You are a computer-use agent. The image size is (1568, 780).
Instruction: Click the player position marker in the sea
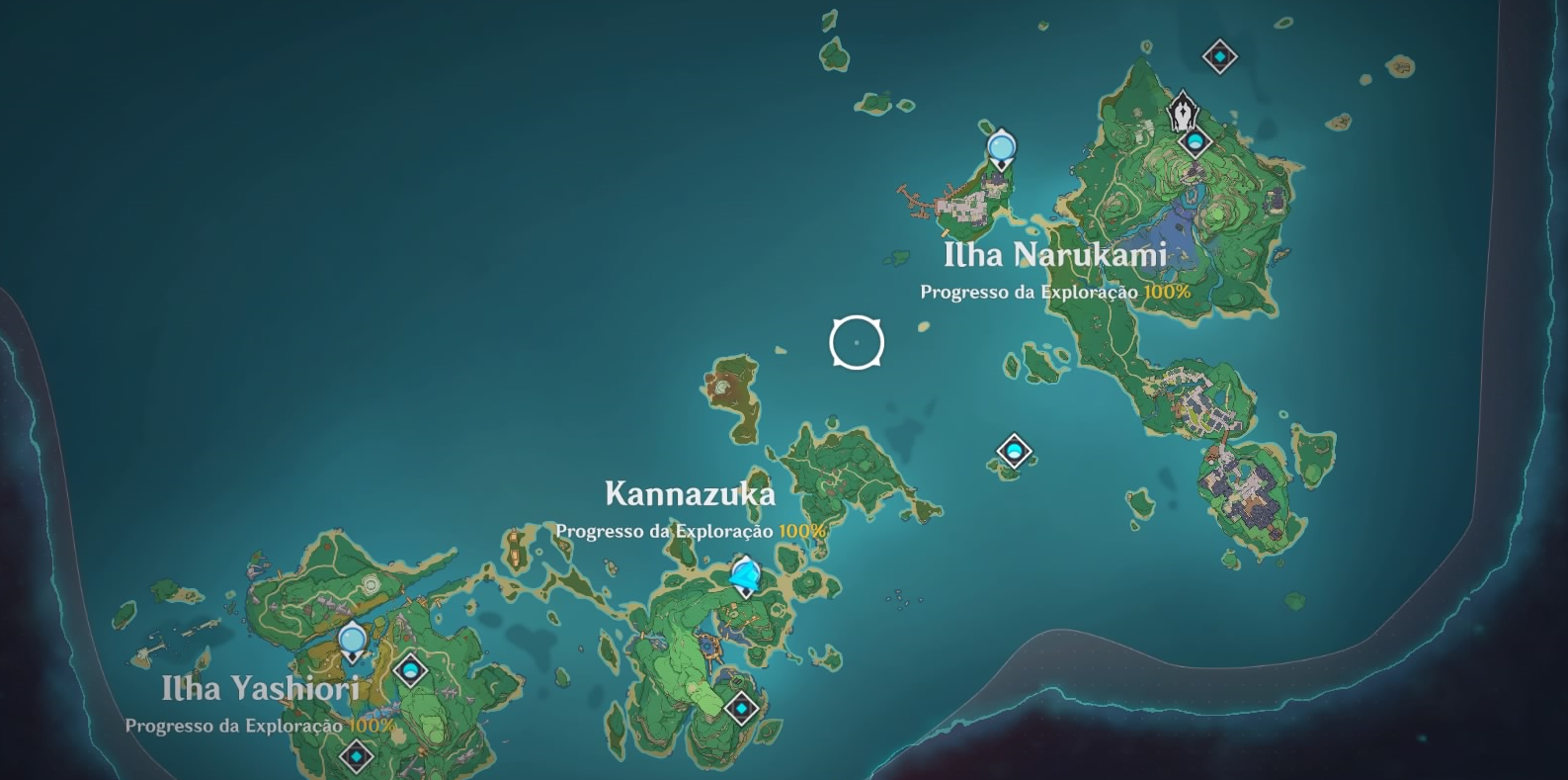[857, 342]
